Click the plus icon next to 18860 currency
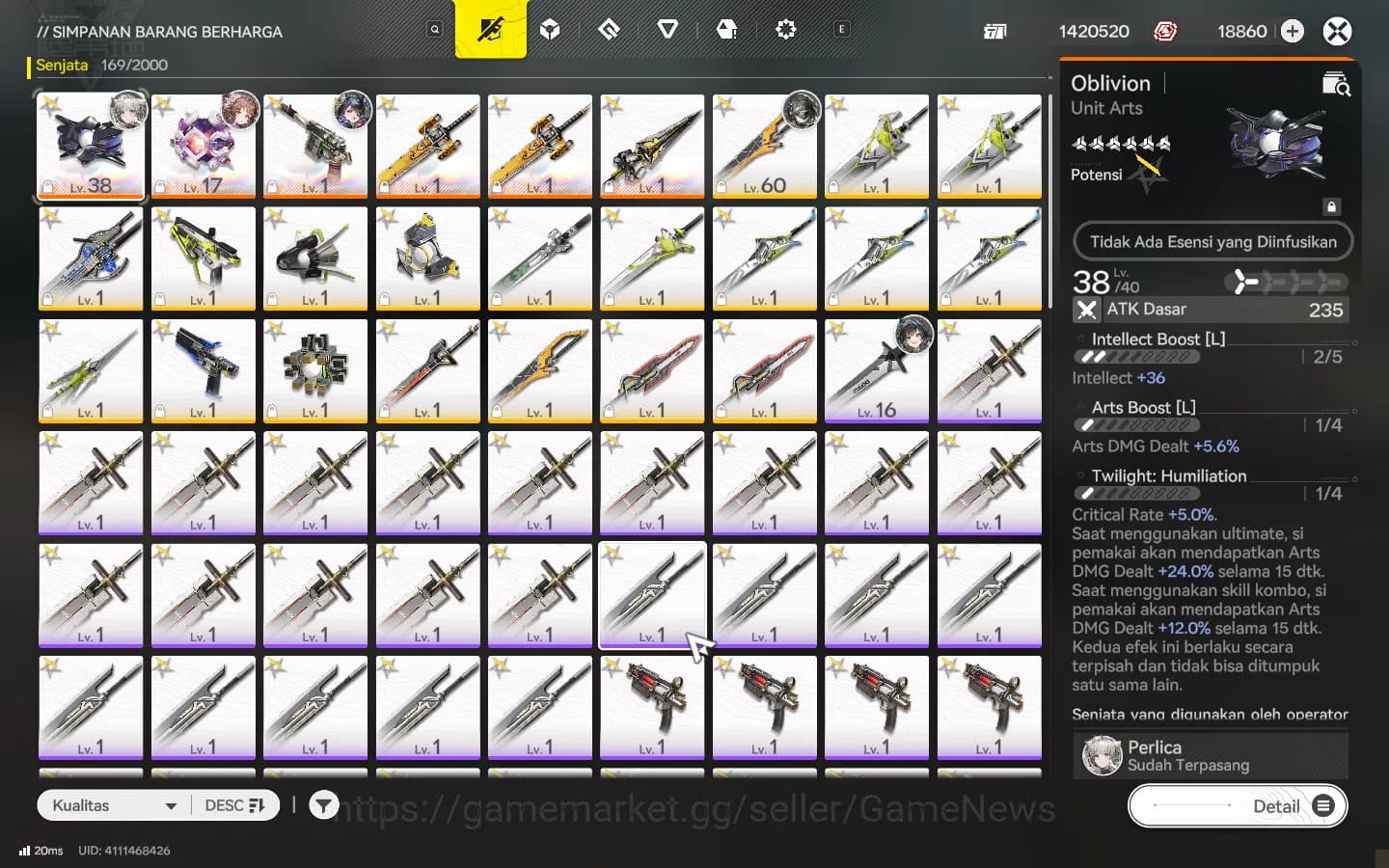 pyautogui.click(x=1292, y=31)
